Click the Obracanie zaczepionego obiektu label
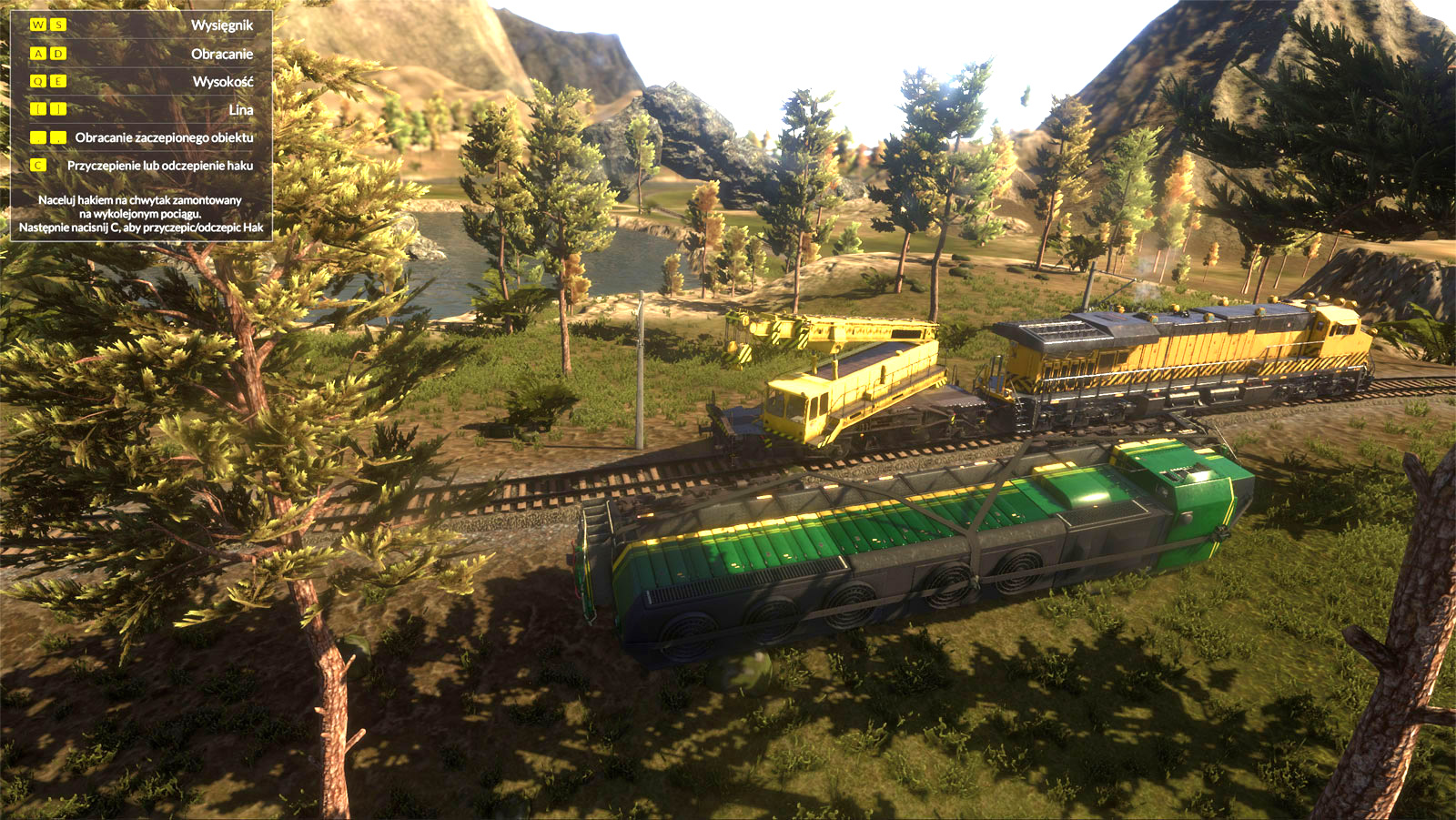The image size is (1456, 820). pyautogui.click(x=164, y=137)
